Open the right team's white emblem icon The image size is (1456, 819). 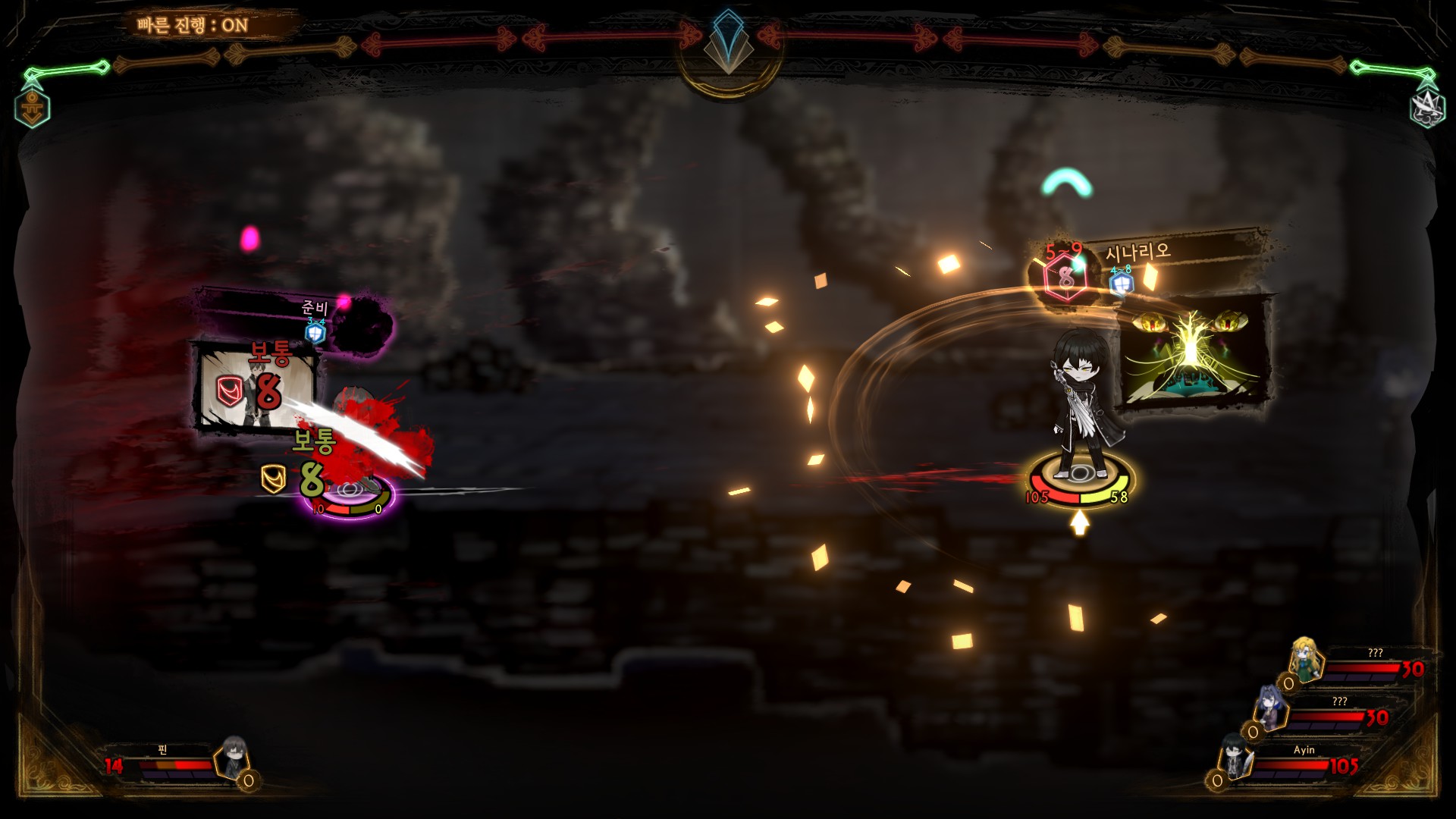coord(1426,107)
